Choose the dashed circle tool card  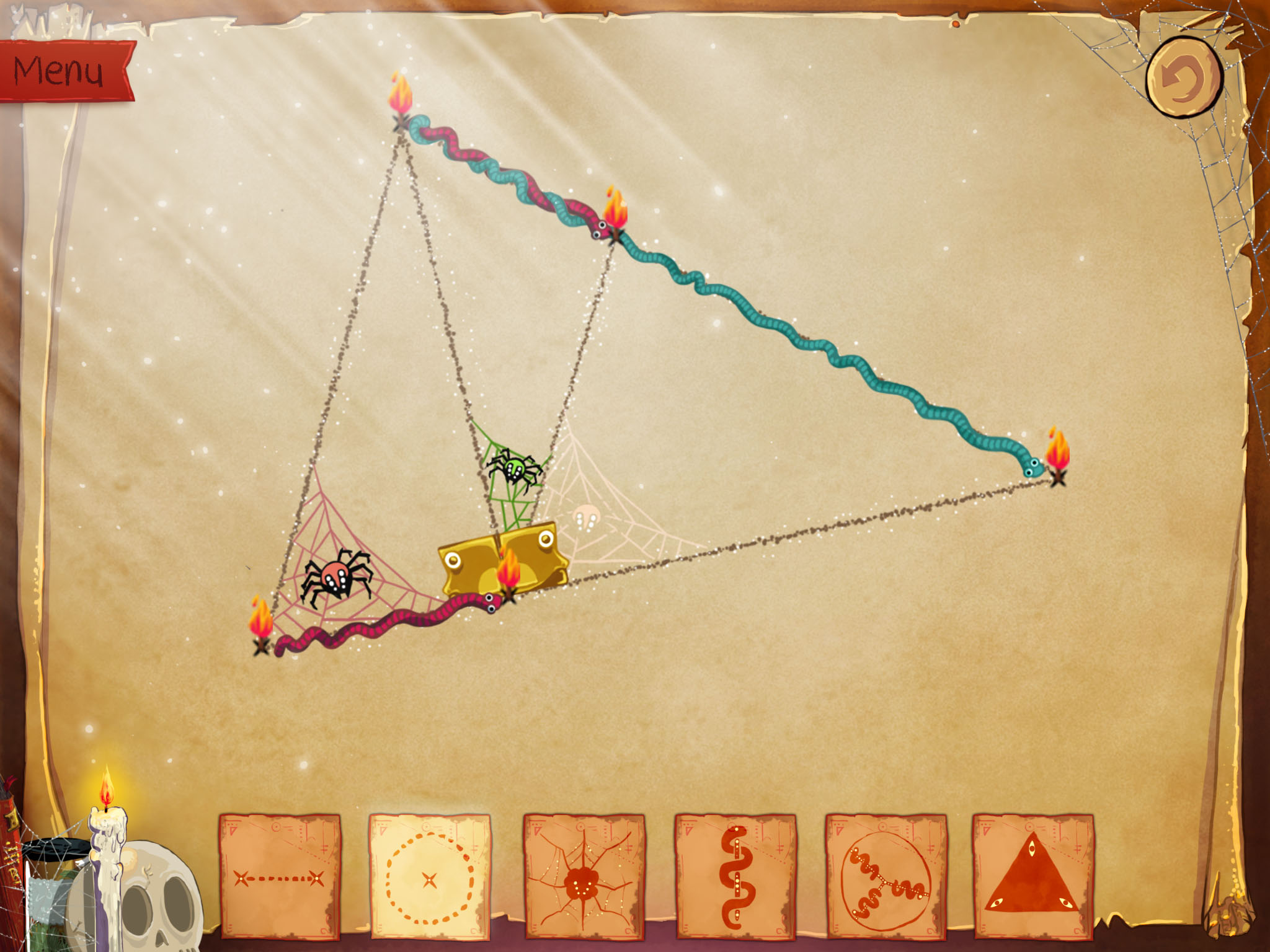[430, 876]
